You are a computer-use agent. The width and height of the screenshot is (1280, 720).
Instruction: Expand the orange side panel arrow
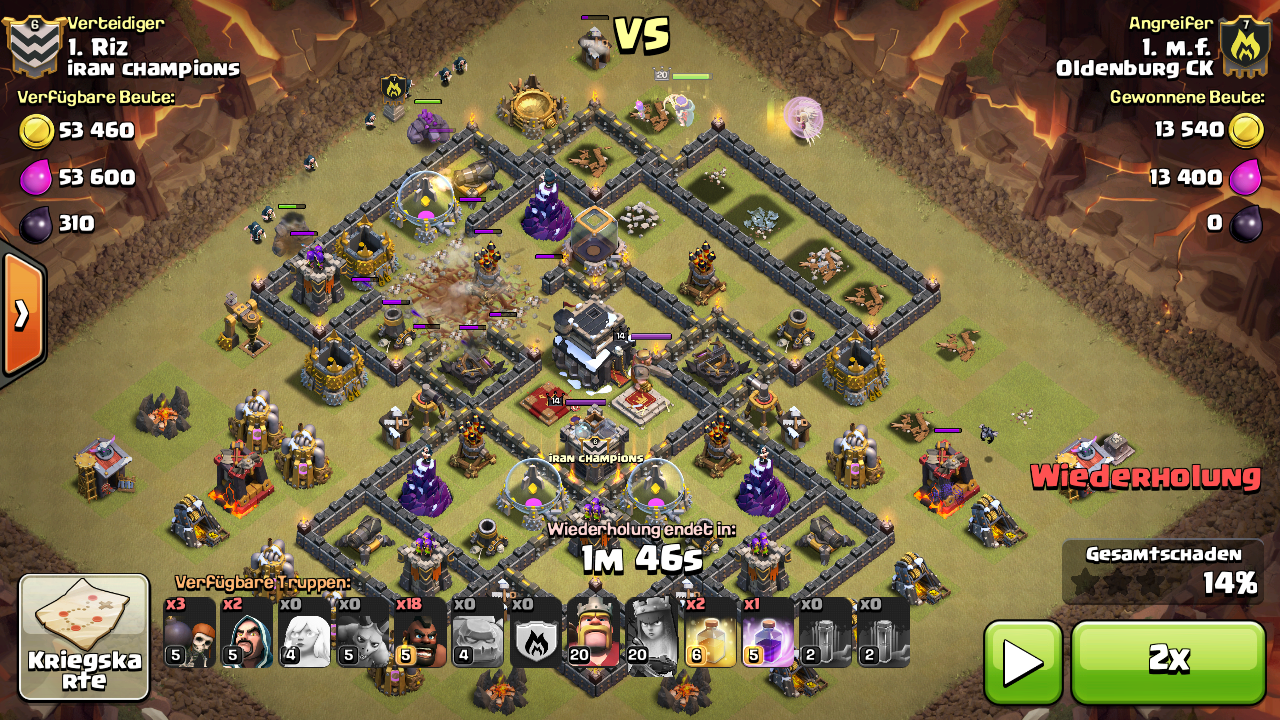tap(22, 315)
